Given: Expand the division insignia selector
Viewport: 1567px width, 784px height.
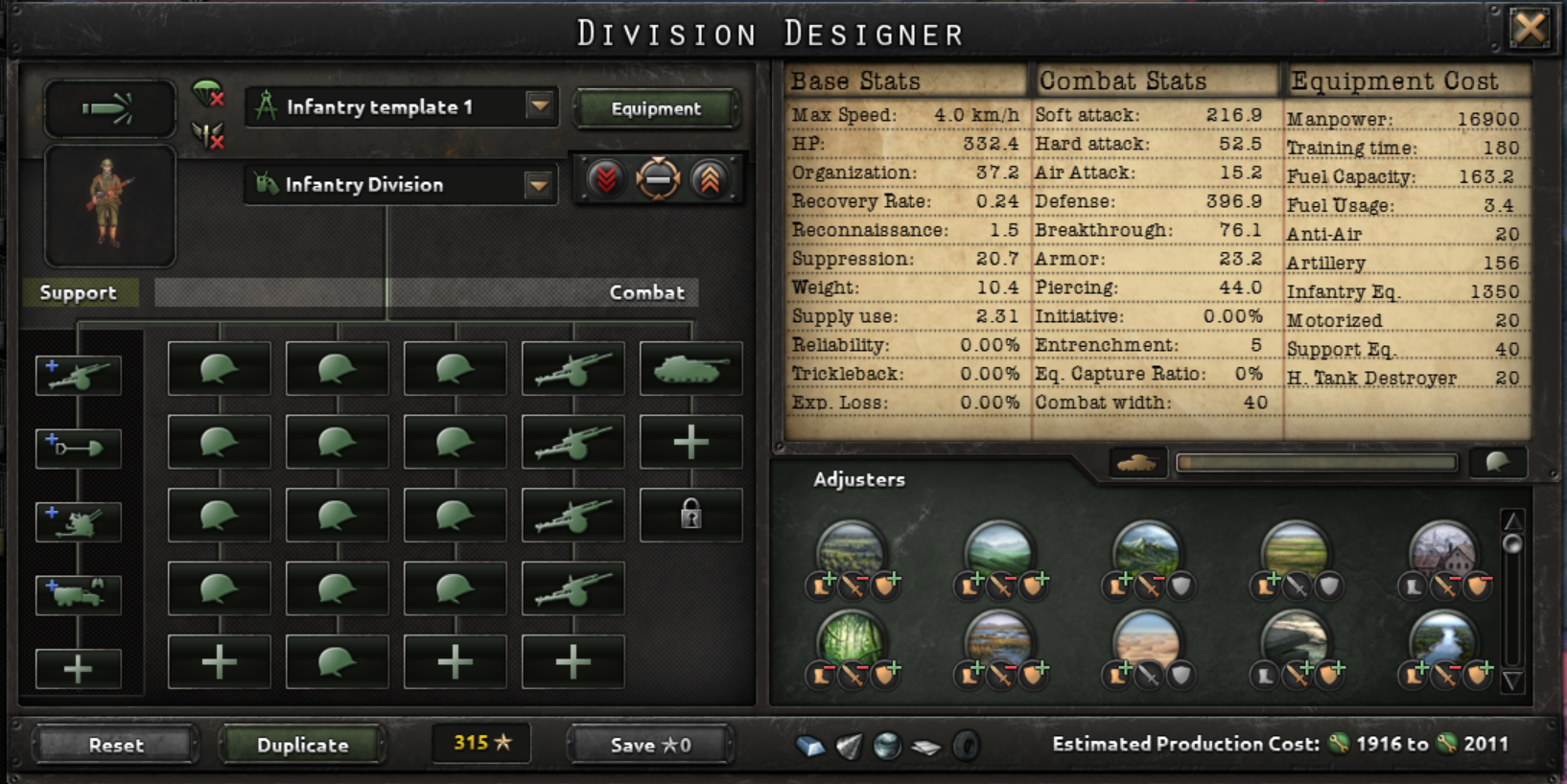Looking at the screenshot, I should [109, 206].
